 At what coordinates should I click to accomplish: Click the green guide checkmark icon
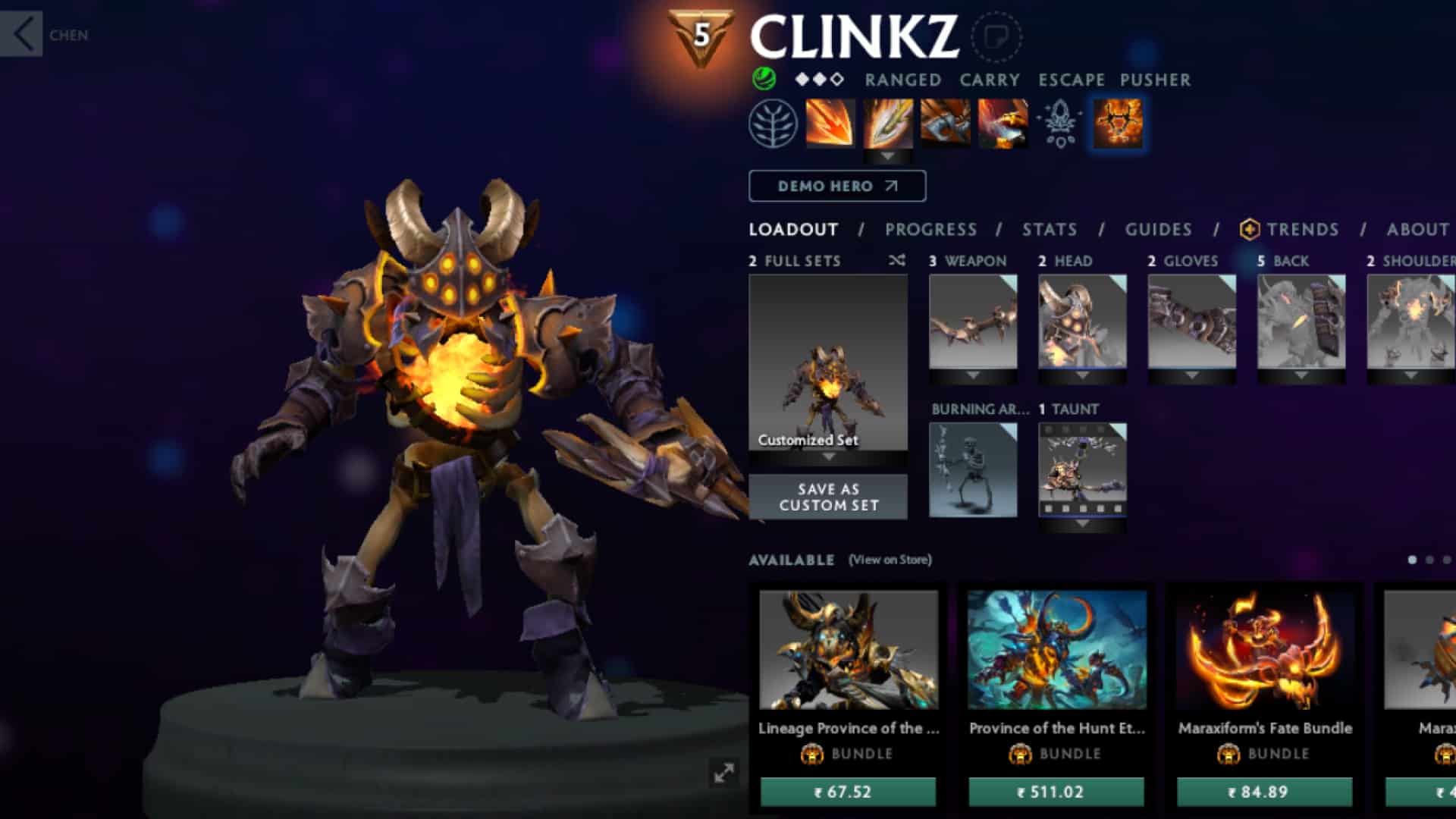coord(763,78)
